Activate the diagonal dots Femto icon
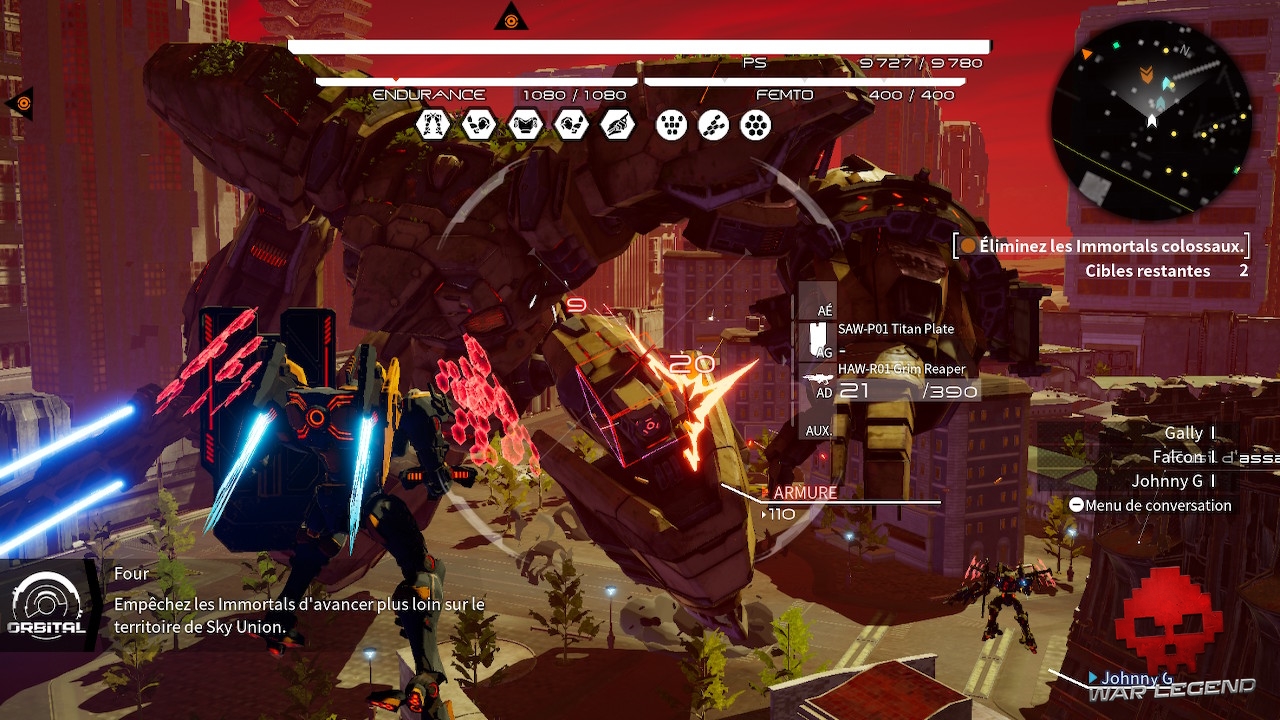The width and height of the screenshot is (1280, 720). (x=714, y=125)
